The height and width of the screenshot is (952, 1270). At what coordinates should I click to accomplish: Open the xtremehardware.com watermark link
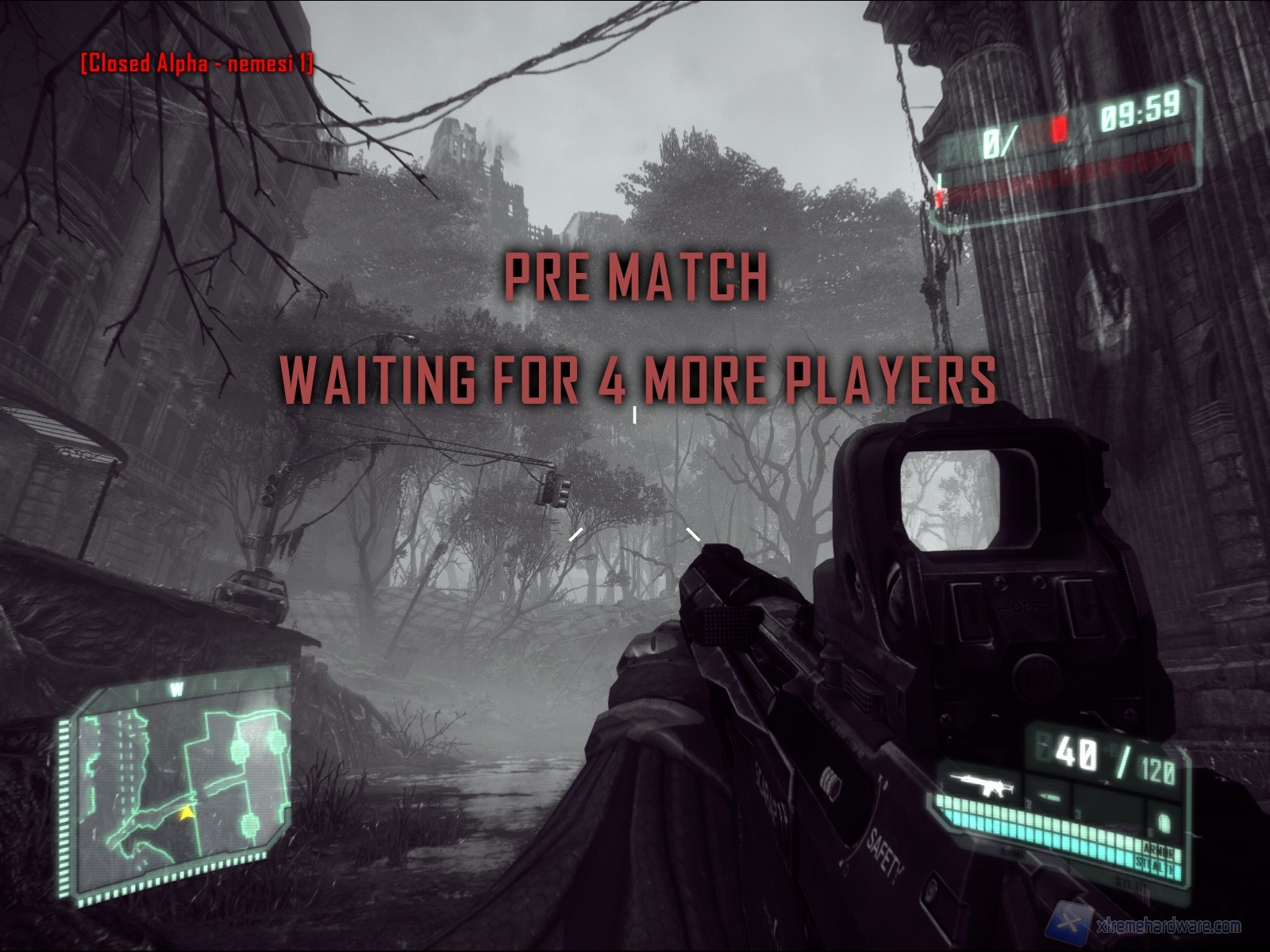coord(1151,927)
